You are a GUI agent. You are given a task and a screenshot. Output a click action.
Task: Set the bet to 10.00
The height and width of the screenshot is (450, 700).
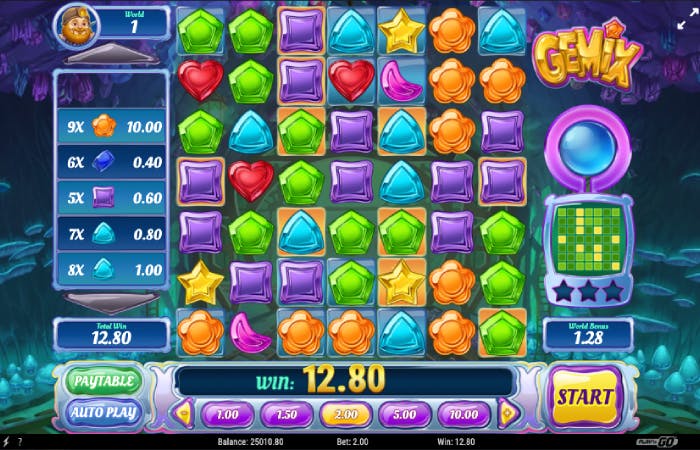(x=464, y=414)
